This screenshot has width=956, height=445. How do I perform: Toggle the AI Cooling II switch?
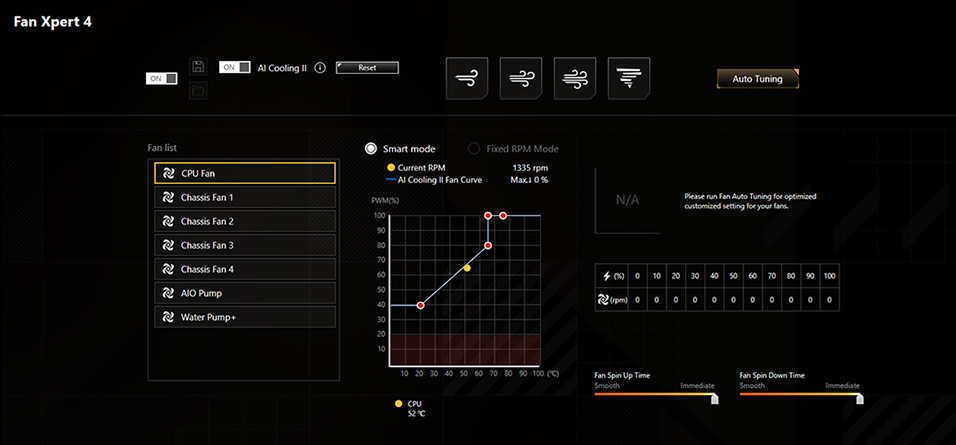[x=235, y=67]
